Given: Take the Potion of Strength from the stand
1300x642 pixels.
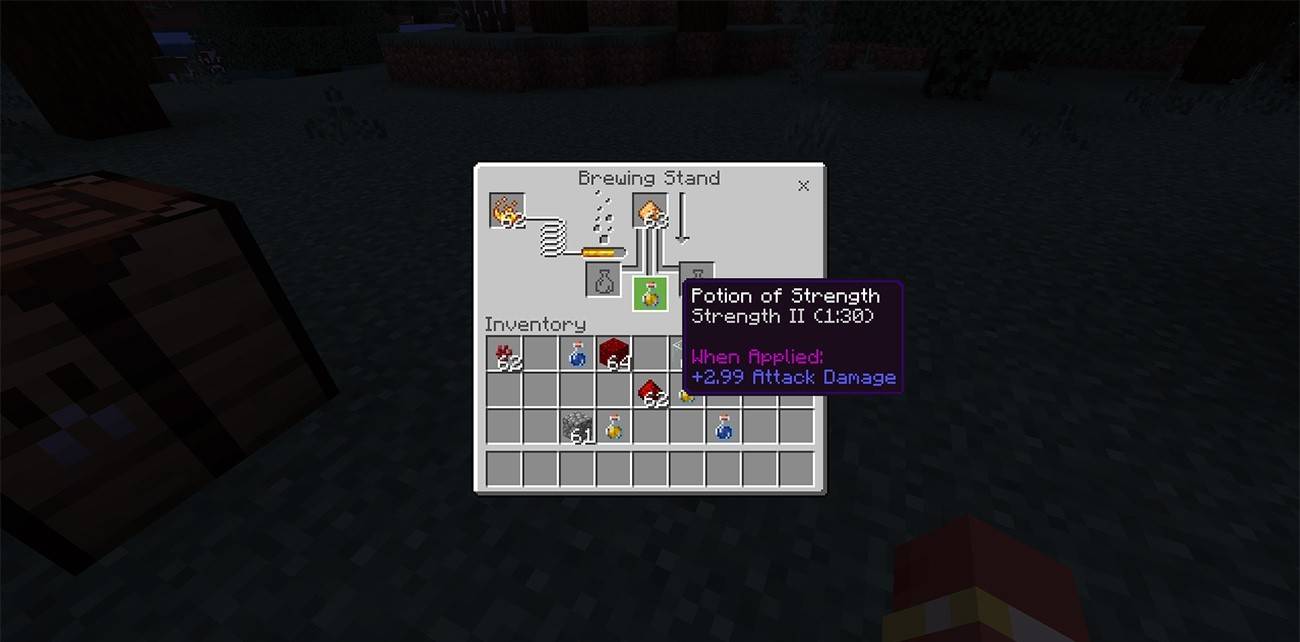Looking at the screenshot, I should [650, 294].
